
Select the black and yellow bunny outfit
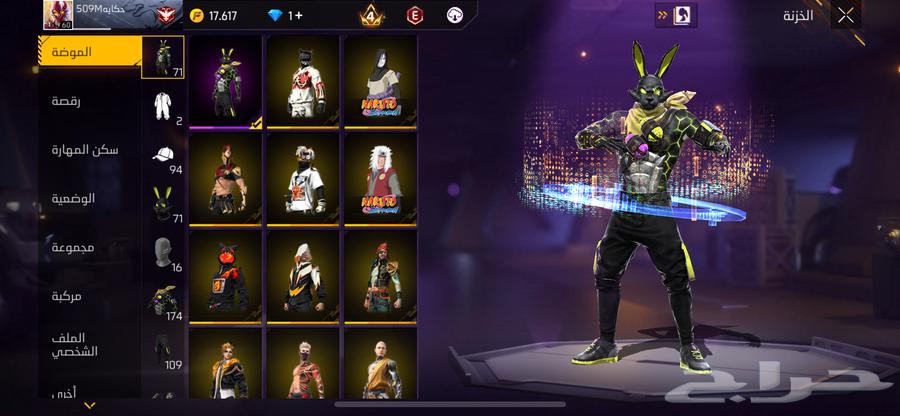point(225,82)
